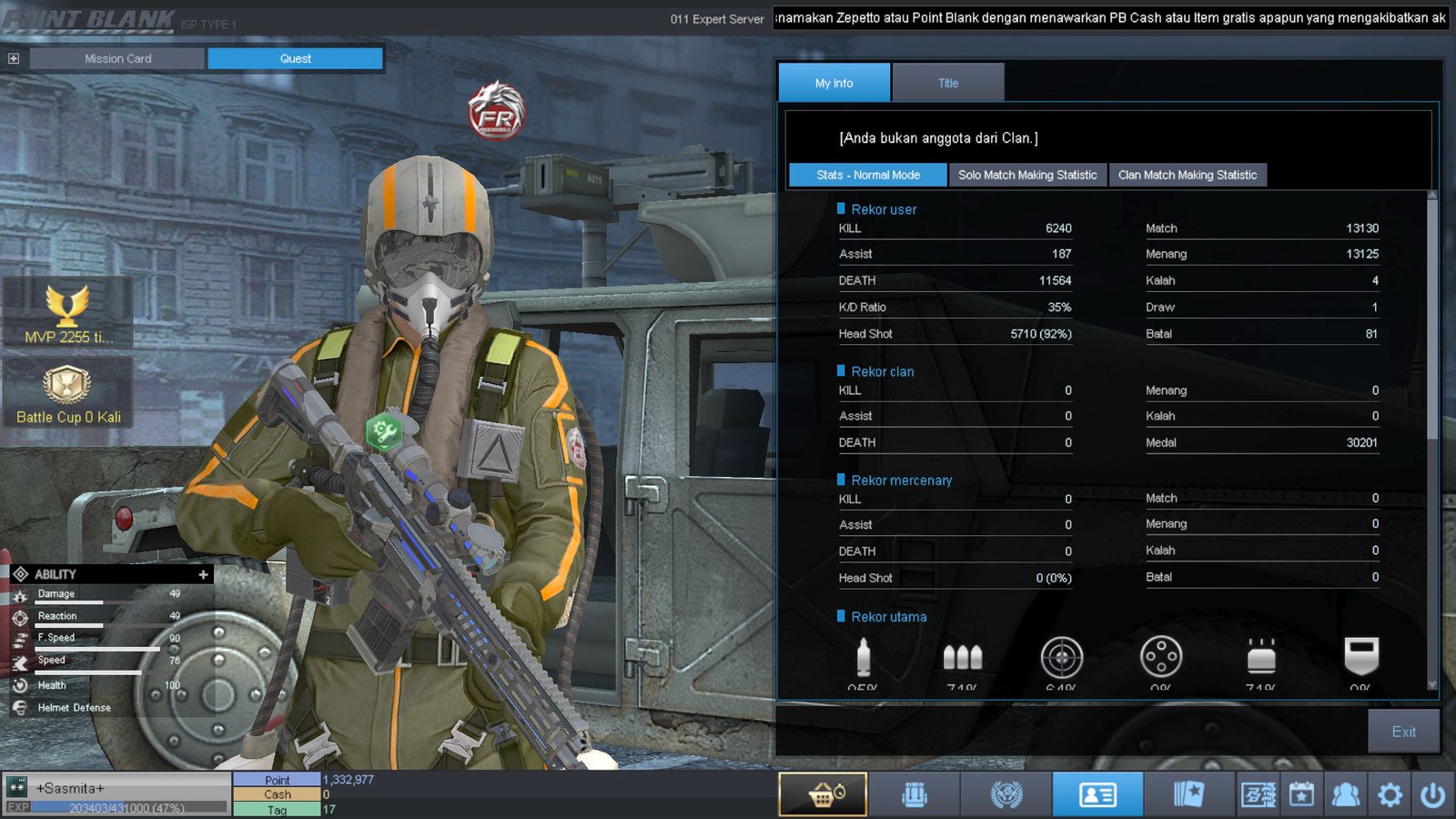Click the Exit button

[1403, 732]
